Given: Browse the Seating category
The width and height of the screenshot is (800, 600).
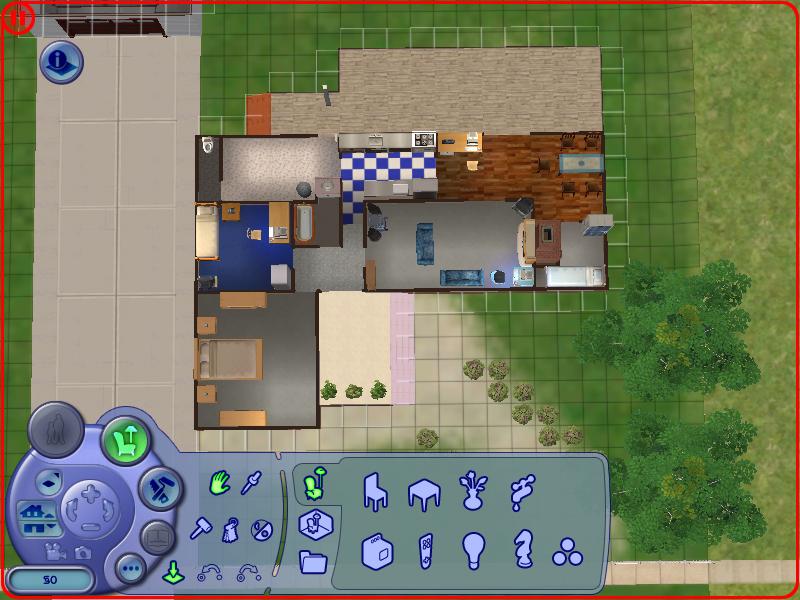Looking at the screenshot, I should click(x=375, y=491).
